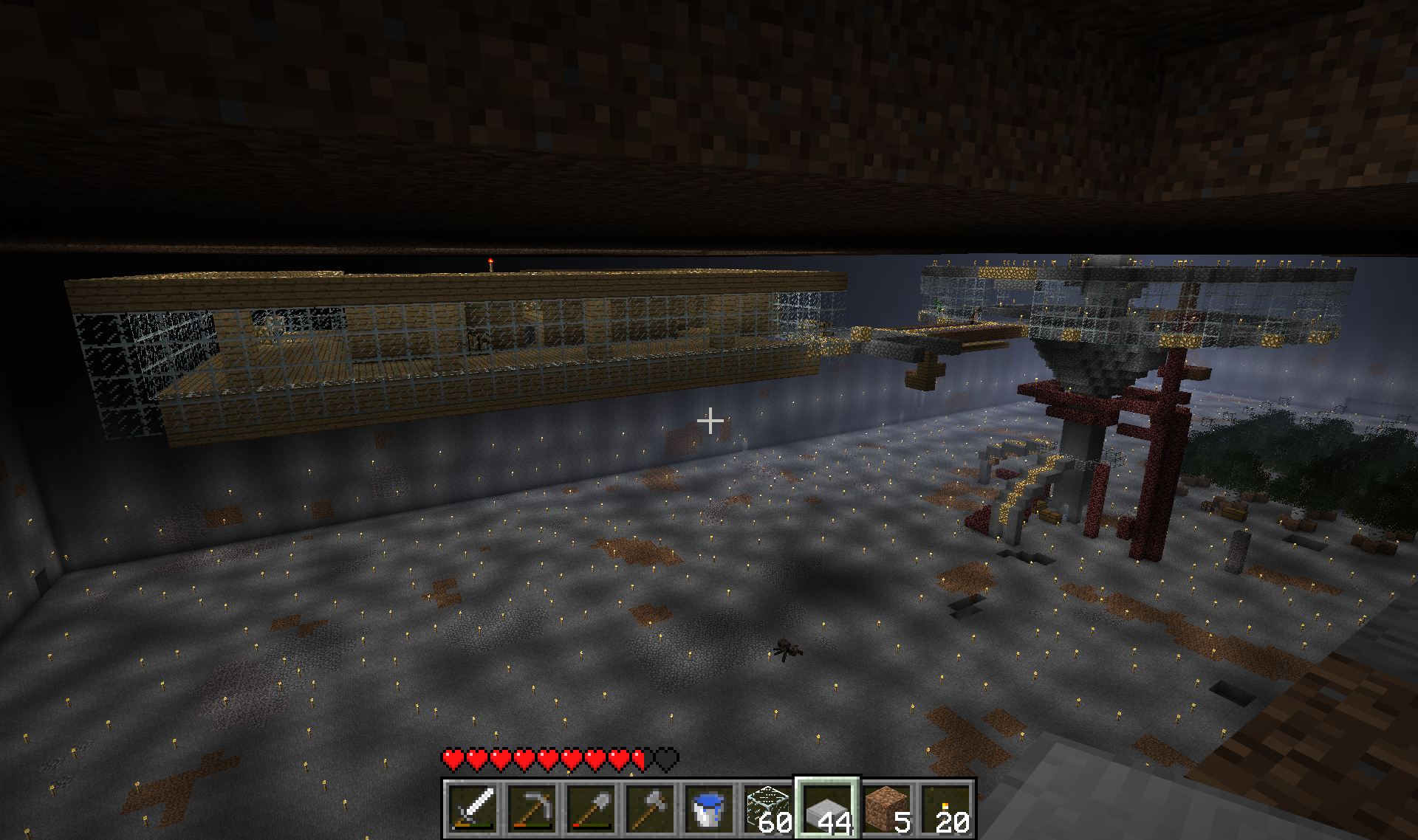Select the dirt block stack of 5
Image resolution: width=1418 pixels, height=840 pixels.
point(886,808)
